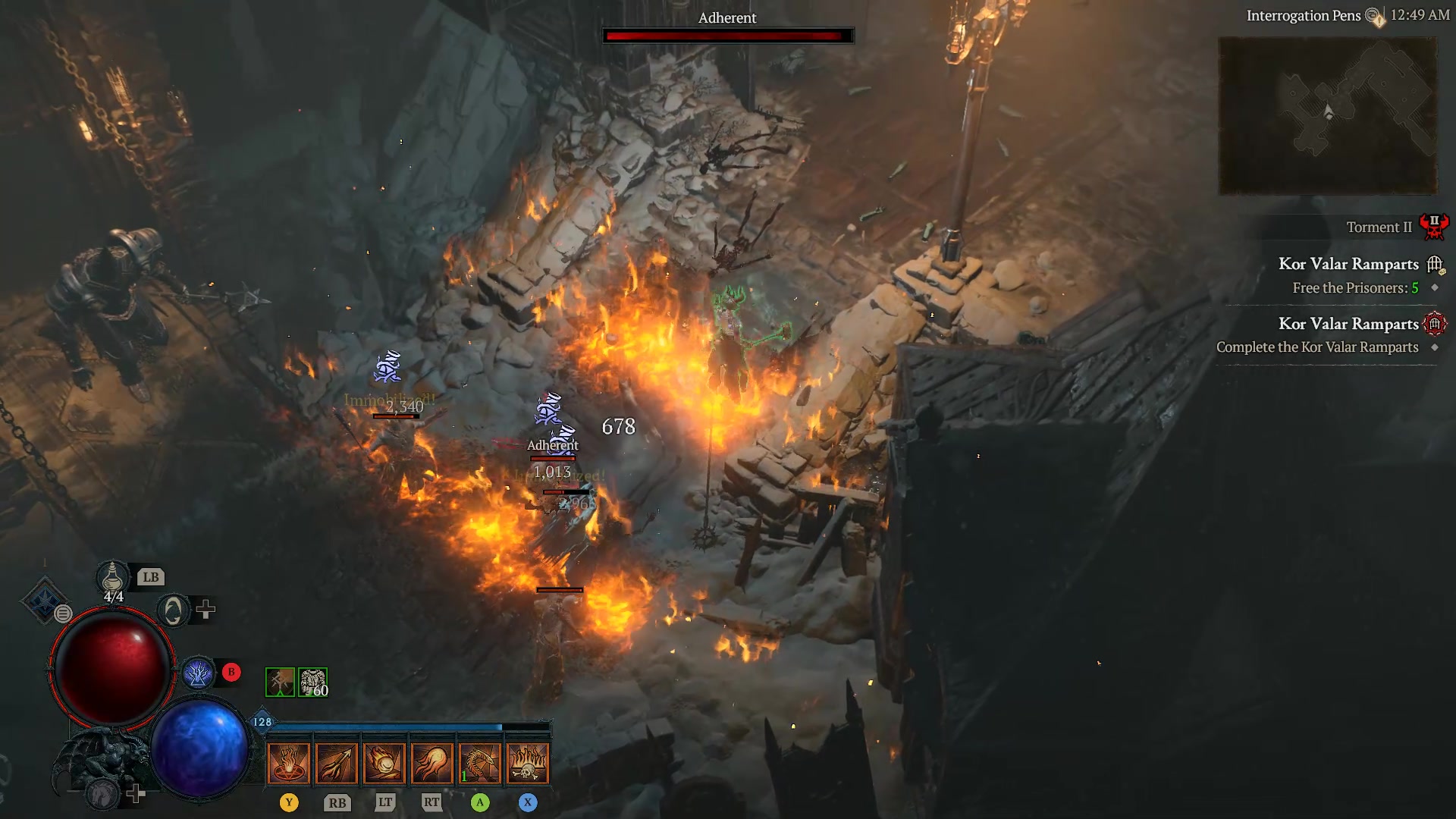Click the minimap in the top right corner
The height and width of the screenshot is (819, 1456).
tap(1328, 115)
